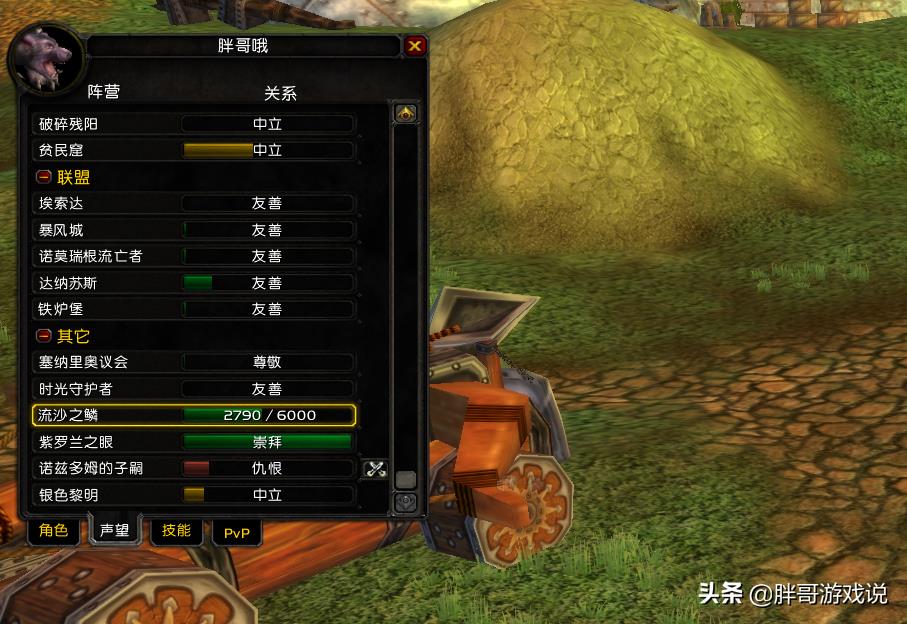Click the scroll-down arrow button
The image size is (907, 624).
(x=405, y=501)
